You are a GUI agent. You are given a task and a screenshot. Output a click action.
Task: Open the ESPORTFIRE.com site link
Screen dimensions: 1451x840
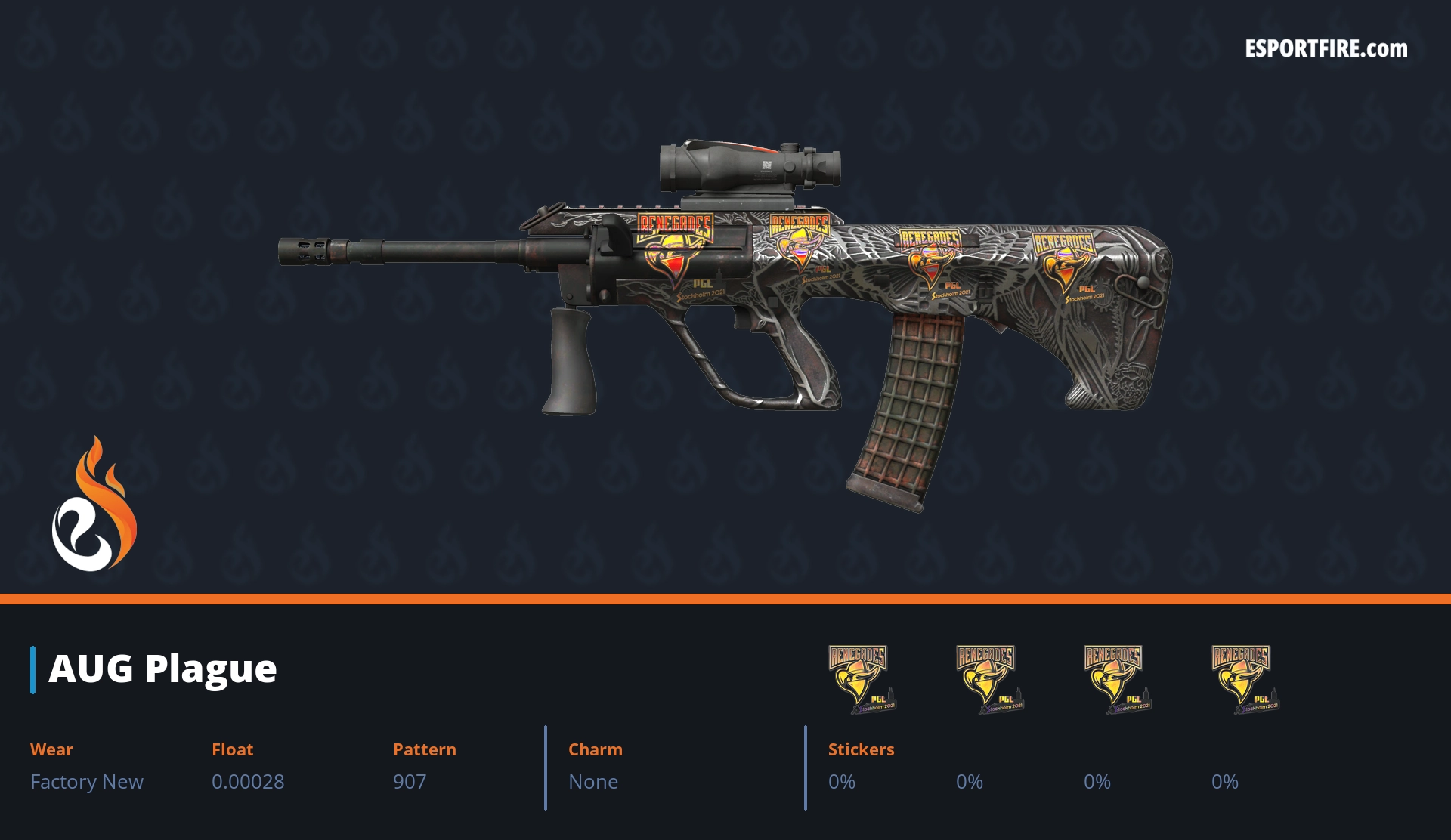point(1326,49)
